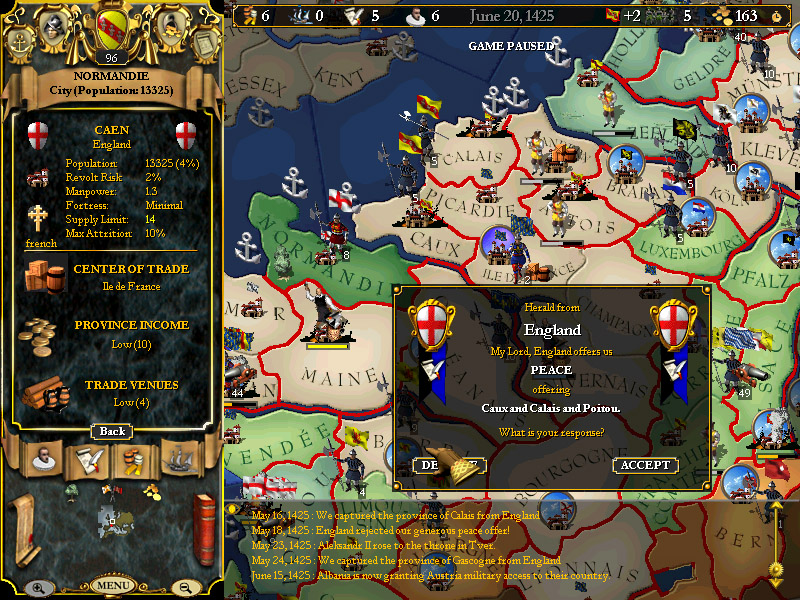The height and width of the screenshot is (600, 800).
Task: Click the world minimap
Action: pyautogui.click(x=112, y=520)
